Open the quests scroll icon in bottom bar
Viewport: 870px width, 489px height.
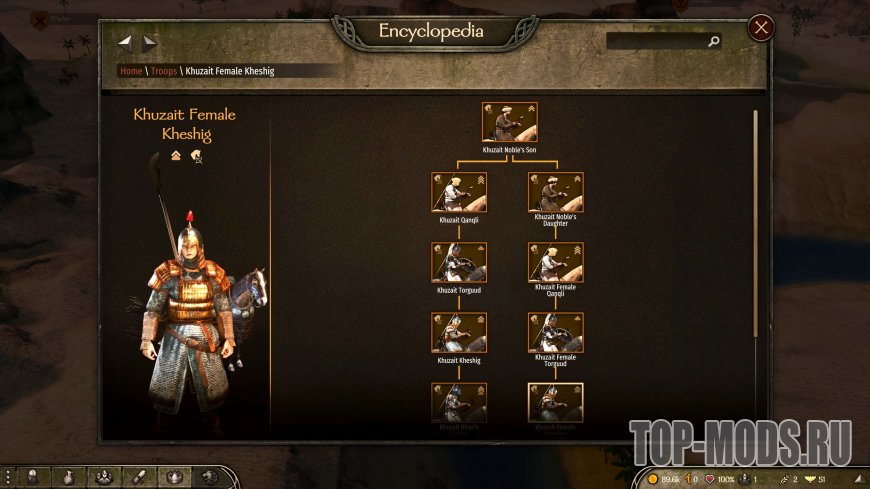[x=139, y=477]
